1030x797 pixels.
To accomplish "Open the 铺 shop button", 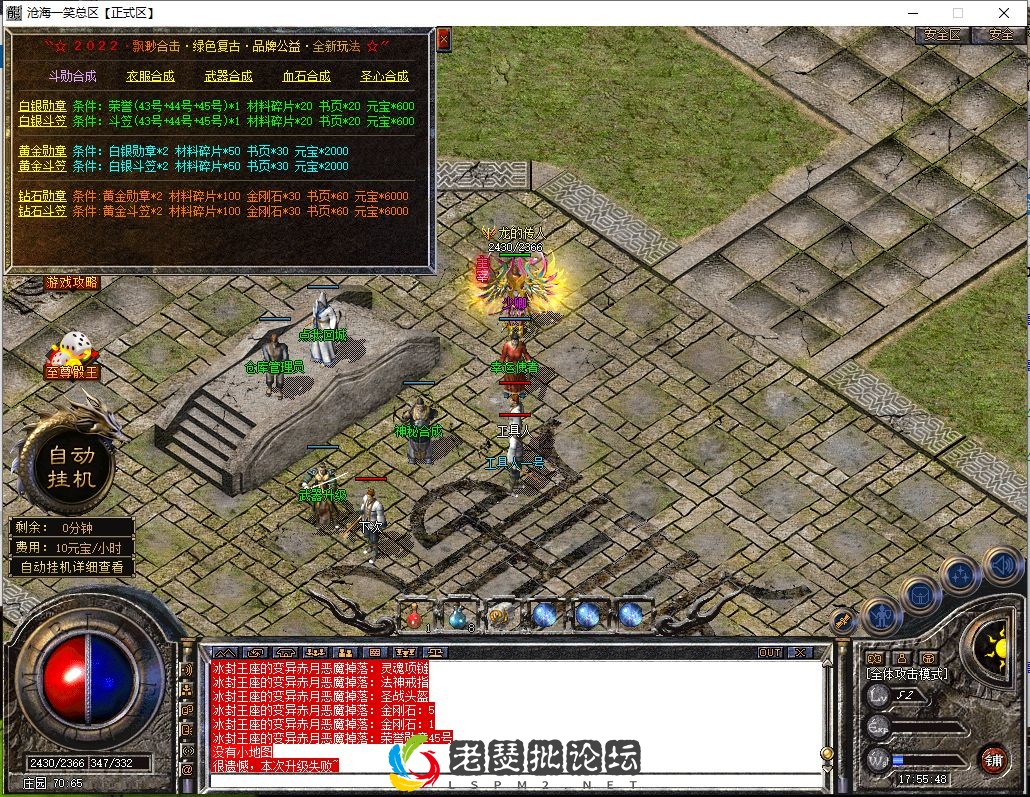I will pyautogui.click(x=992, y=758).
